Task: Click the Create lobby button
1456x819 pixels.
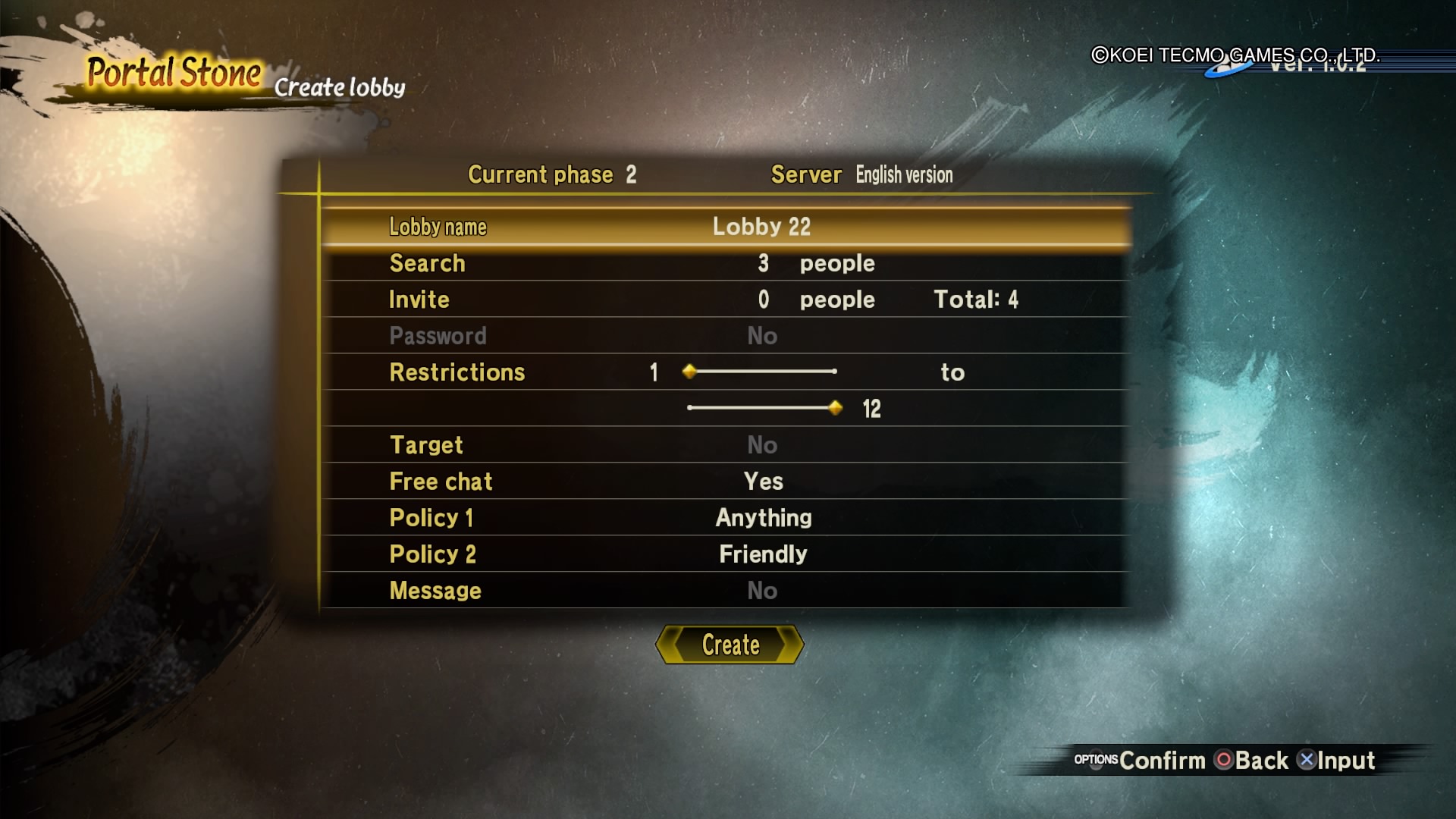Action: coord(730,645)
